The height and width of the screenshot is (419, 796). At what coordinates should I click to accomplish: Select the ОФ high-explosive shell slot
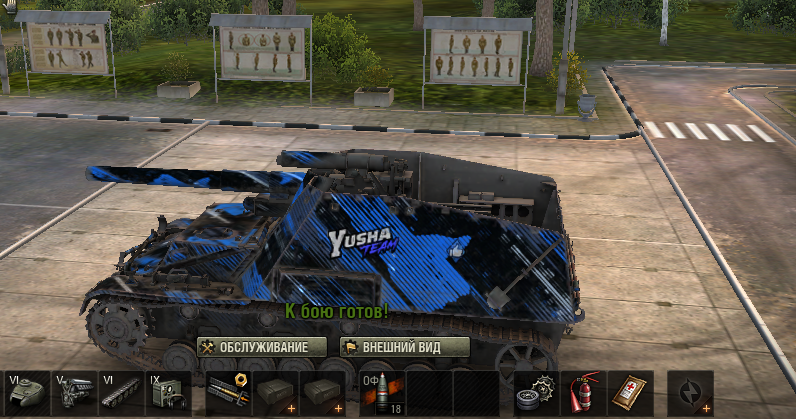381,392
